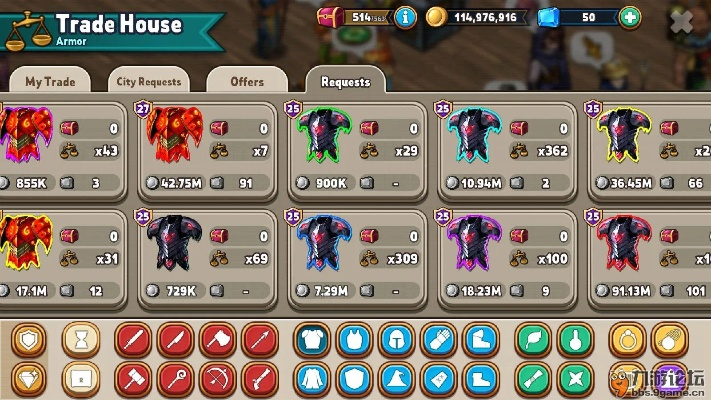Select the Requests tab
Image resolution: width=711 pixels, height=400 pixels.
345,82
